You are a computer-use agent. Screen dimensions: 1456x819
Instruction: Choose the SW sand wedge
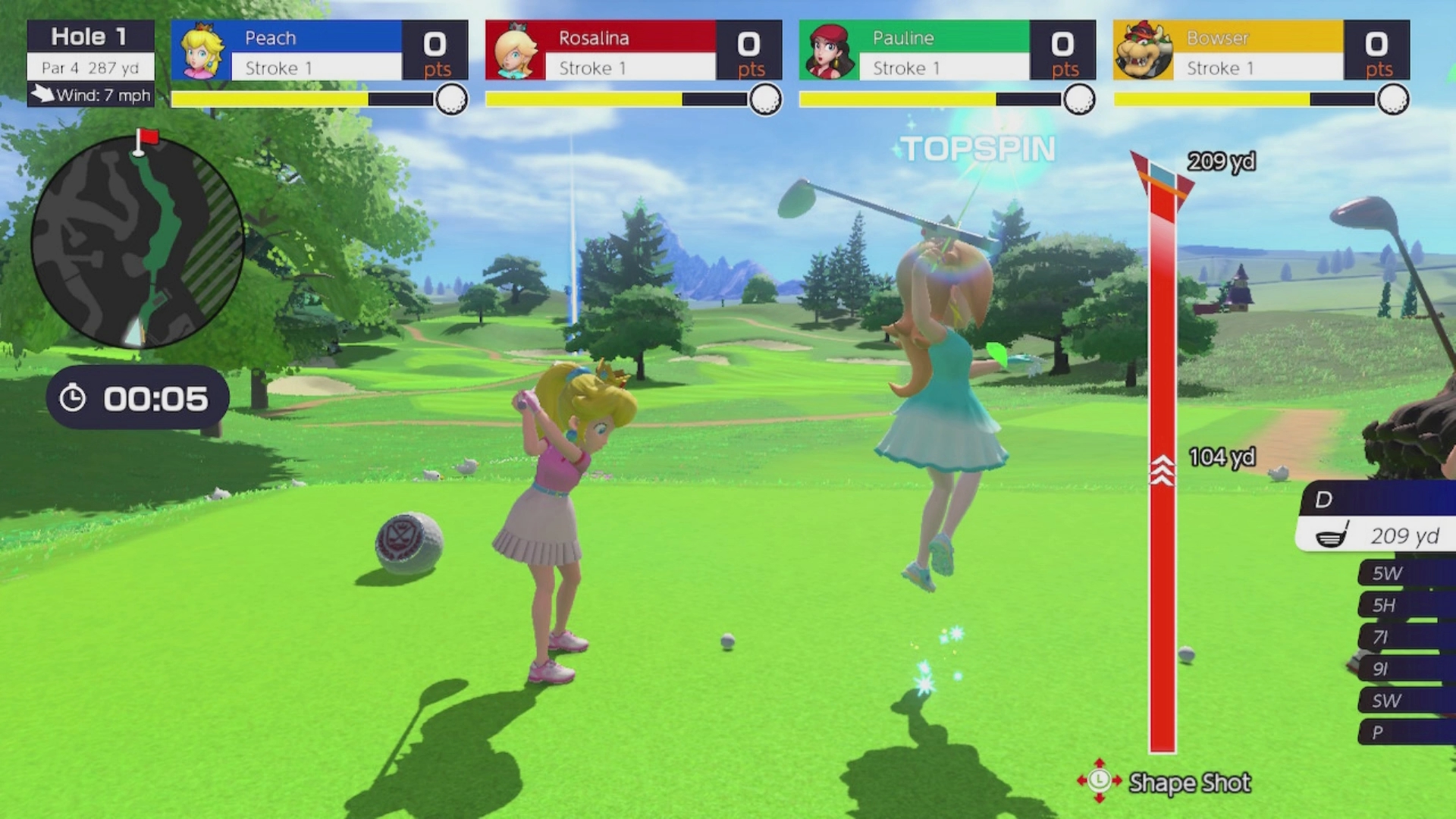(x=1404, y=701)
